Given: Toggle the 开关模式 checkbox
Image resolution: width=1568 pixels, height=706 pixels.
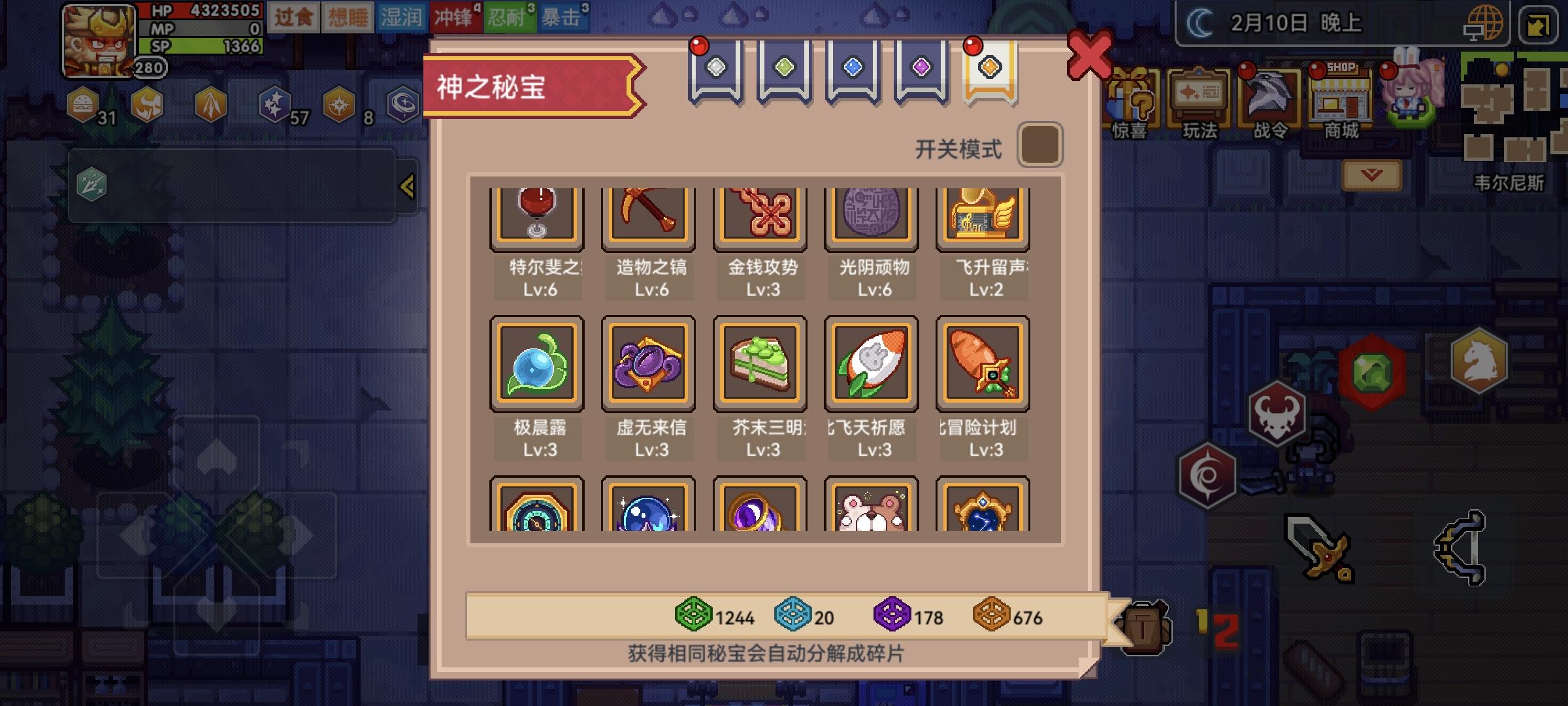Looking at the screenshot, I should click(x=1040, y=144).
